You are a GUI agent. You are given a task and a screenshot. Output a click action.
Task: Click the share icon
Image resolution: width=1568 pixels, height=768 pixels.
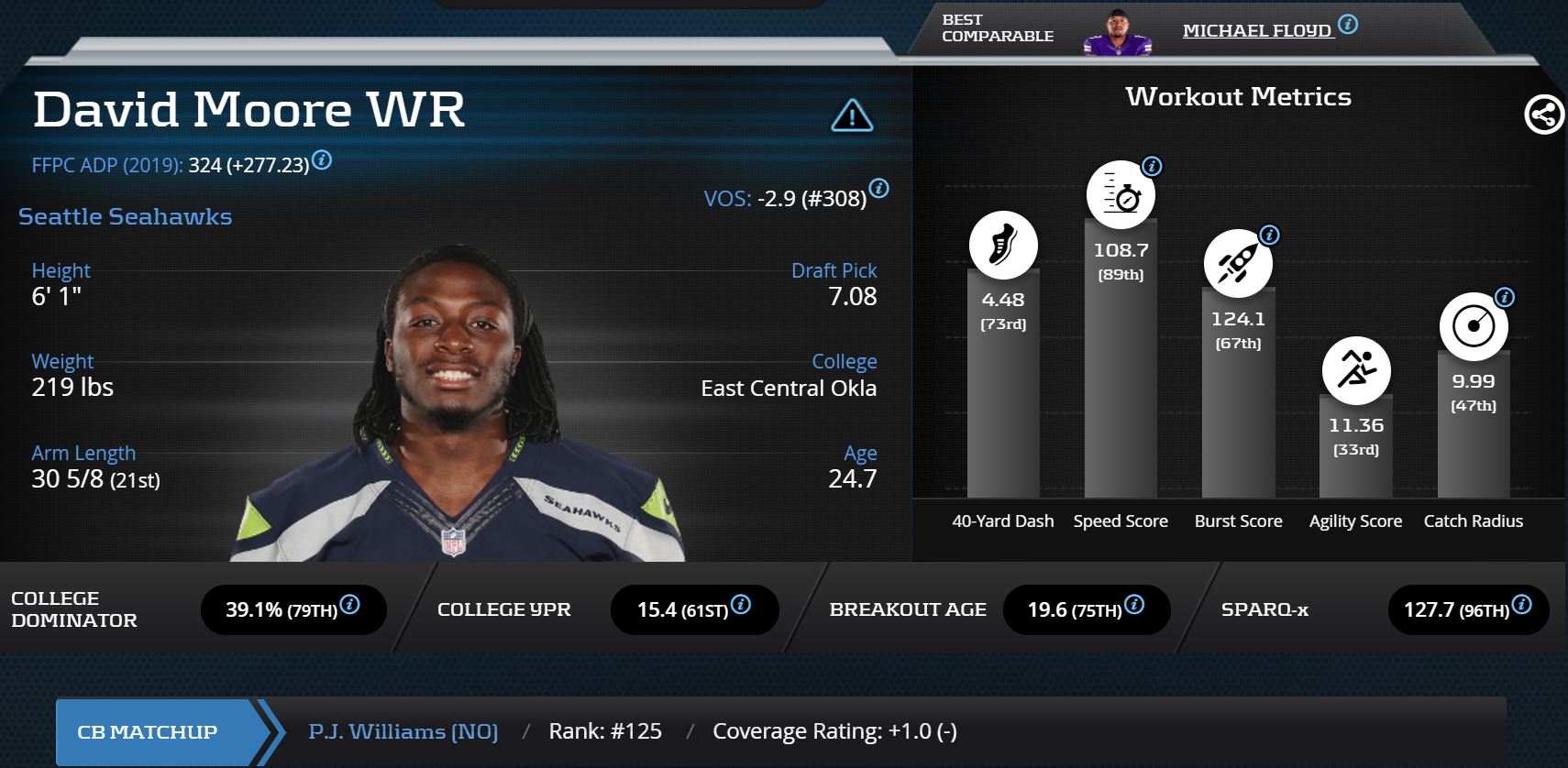(x=1543, y=115)
